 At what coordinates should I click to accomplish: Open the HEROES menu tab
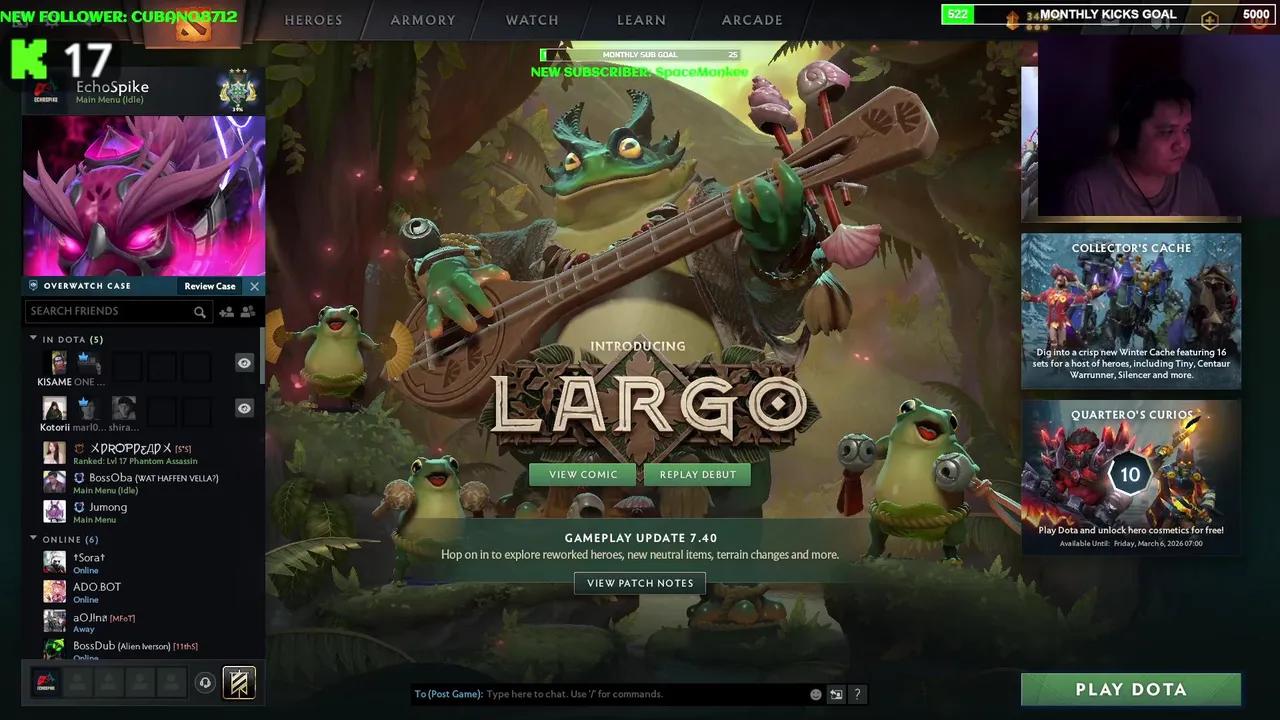tap(313, 19)
